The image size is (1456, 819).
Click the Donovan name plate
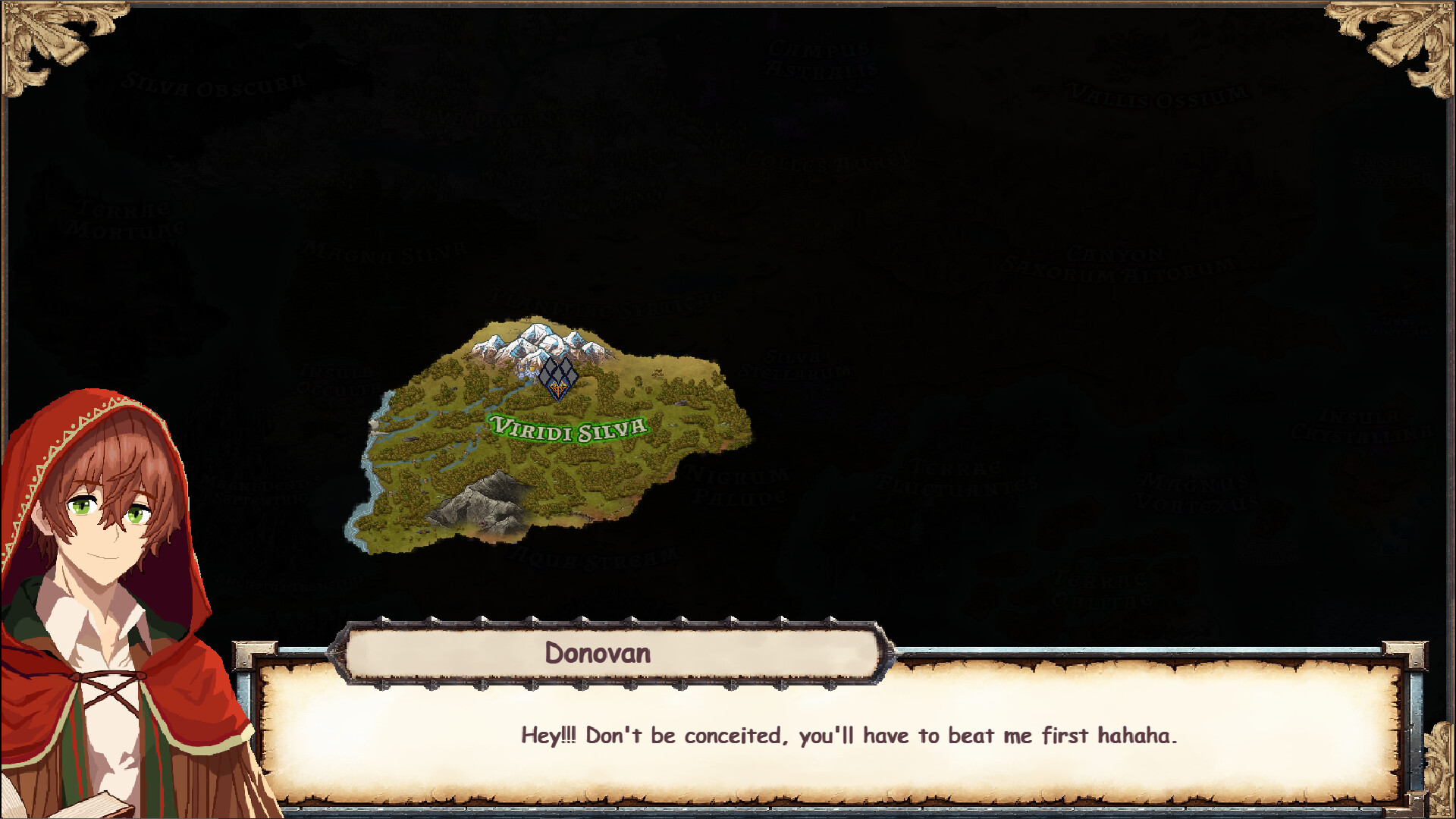tap(599, 654)
